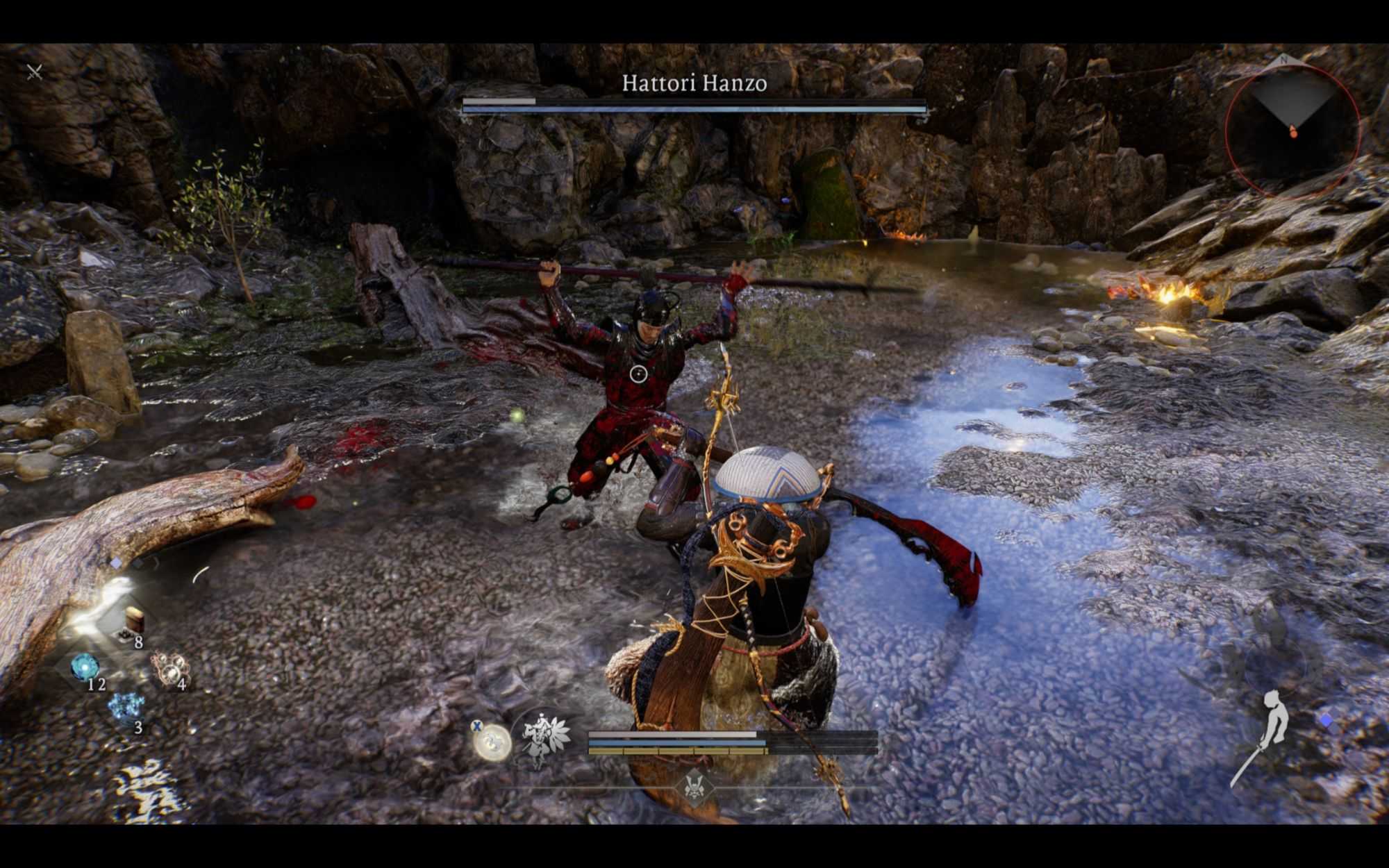1389x868 pixels.
Task: Select the white bubbles item with 4
Action: click(170, 668)
